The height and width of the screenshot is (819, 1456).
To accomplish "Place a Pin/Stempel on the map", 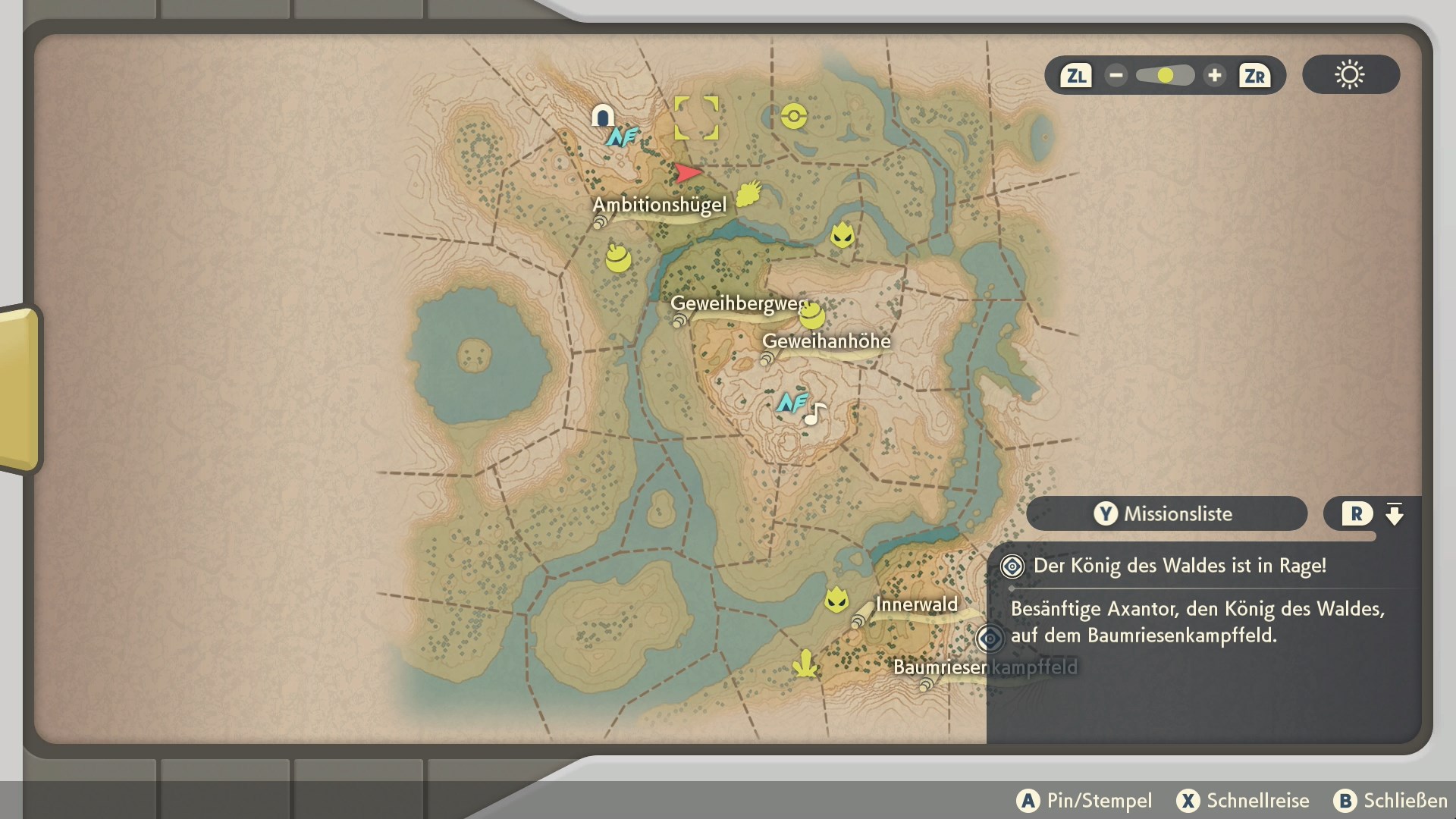I will click(1084, 801).
